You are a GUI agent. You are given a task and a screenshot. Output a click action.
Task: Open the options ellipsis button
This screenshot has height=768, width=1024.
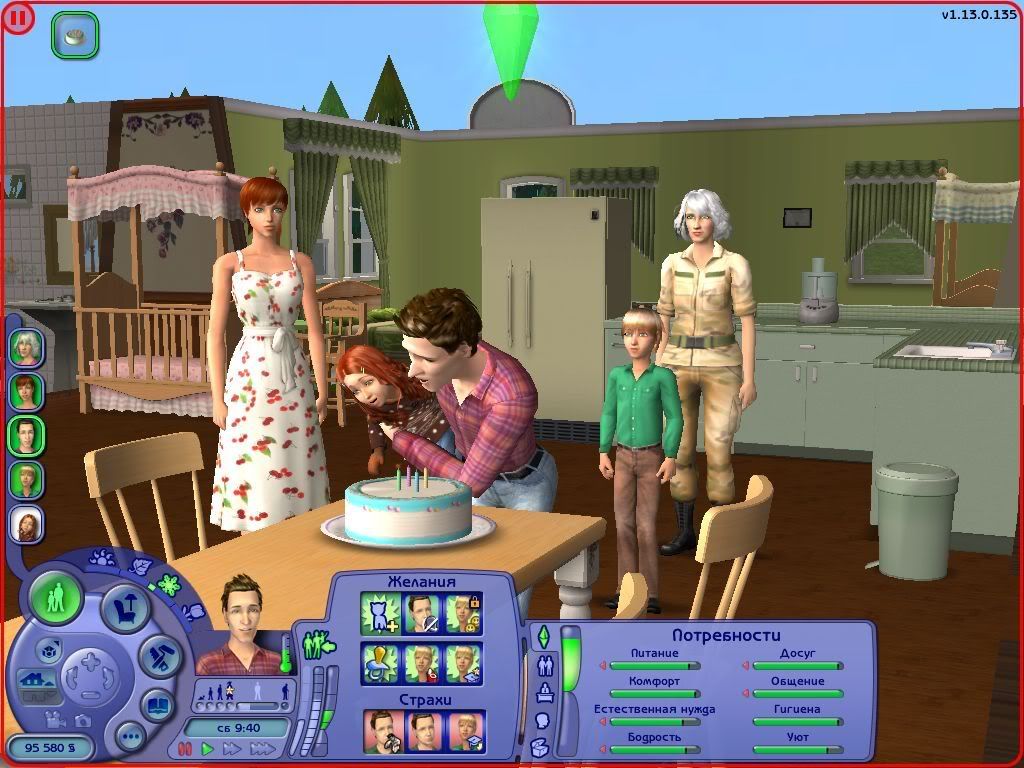pos(131,738)
